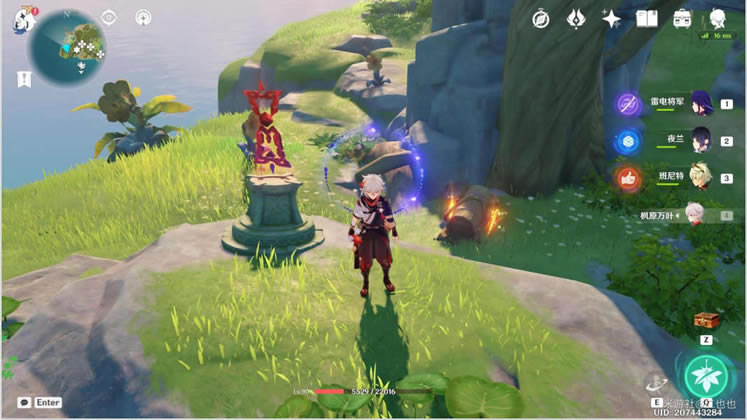Open the Inventory backpack
The image size is (747, 420).
(682, 19)
